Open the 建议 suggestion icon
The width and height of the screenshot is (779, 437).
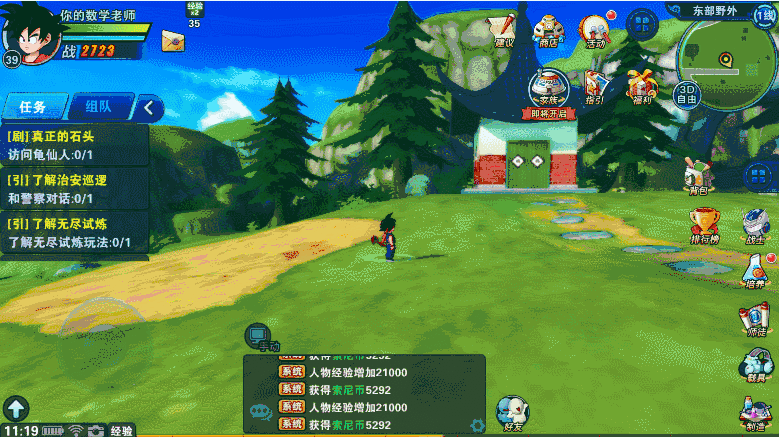click(x=504, y=29)
